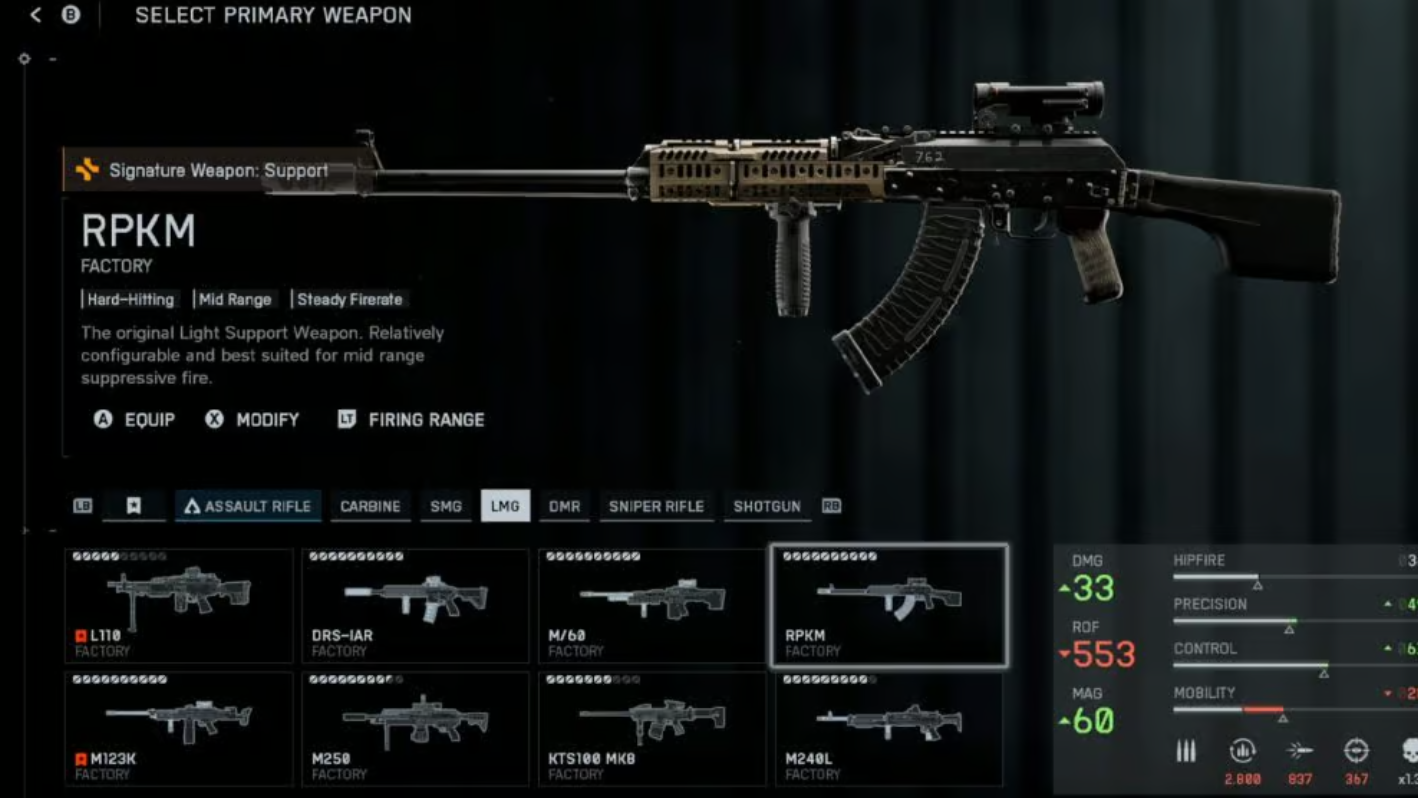The image size is (1418, 798).
Task: Select the L110 weapon tile
Action: point(179,605)
